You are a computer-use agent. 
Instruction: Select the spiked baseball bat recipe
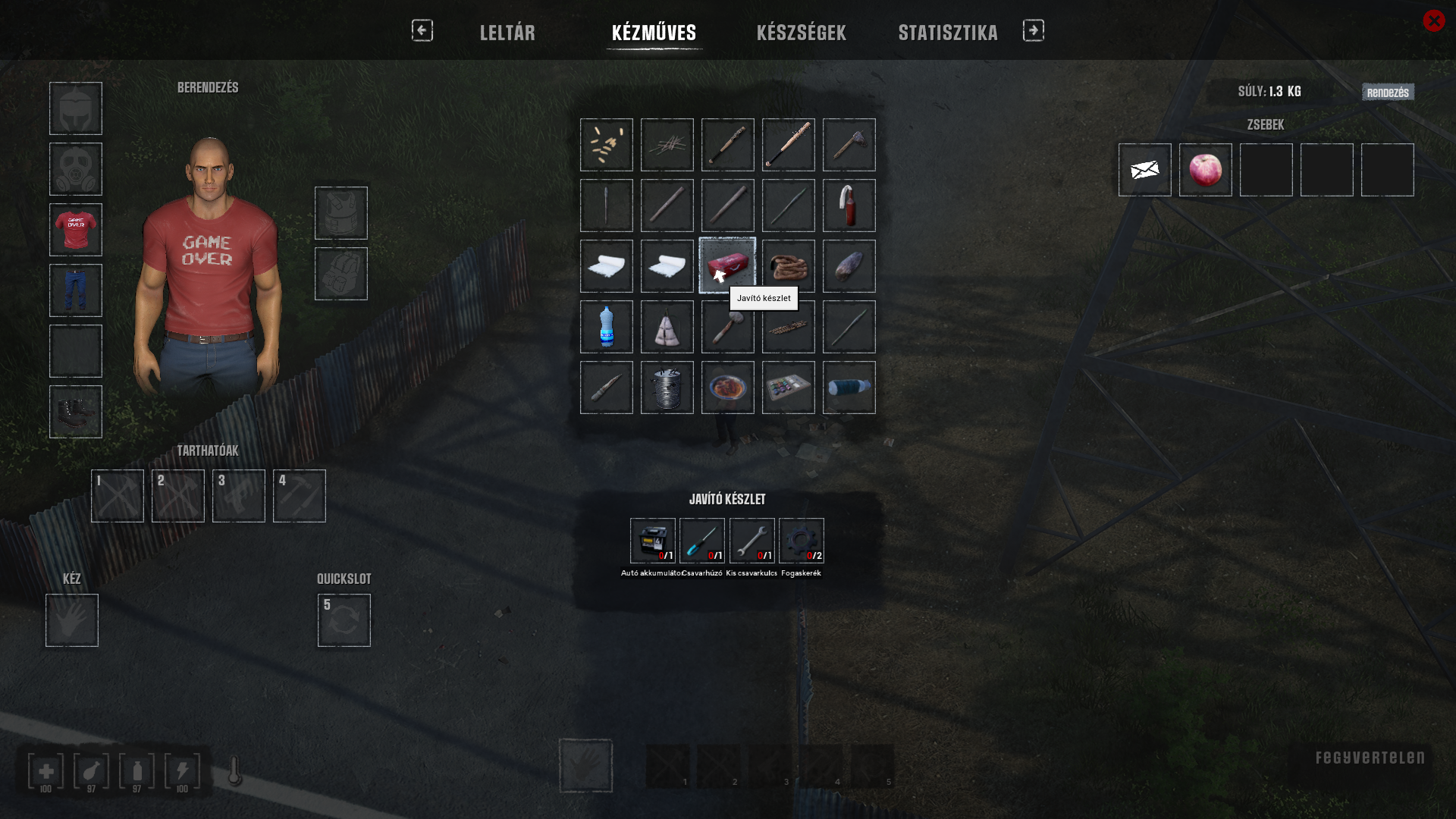[x=788, y=145]
